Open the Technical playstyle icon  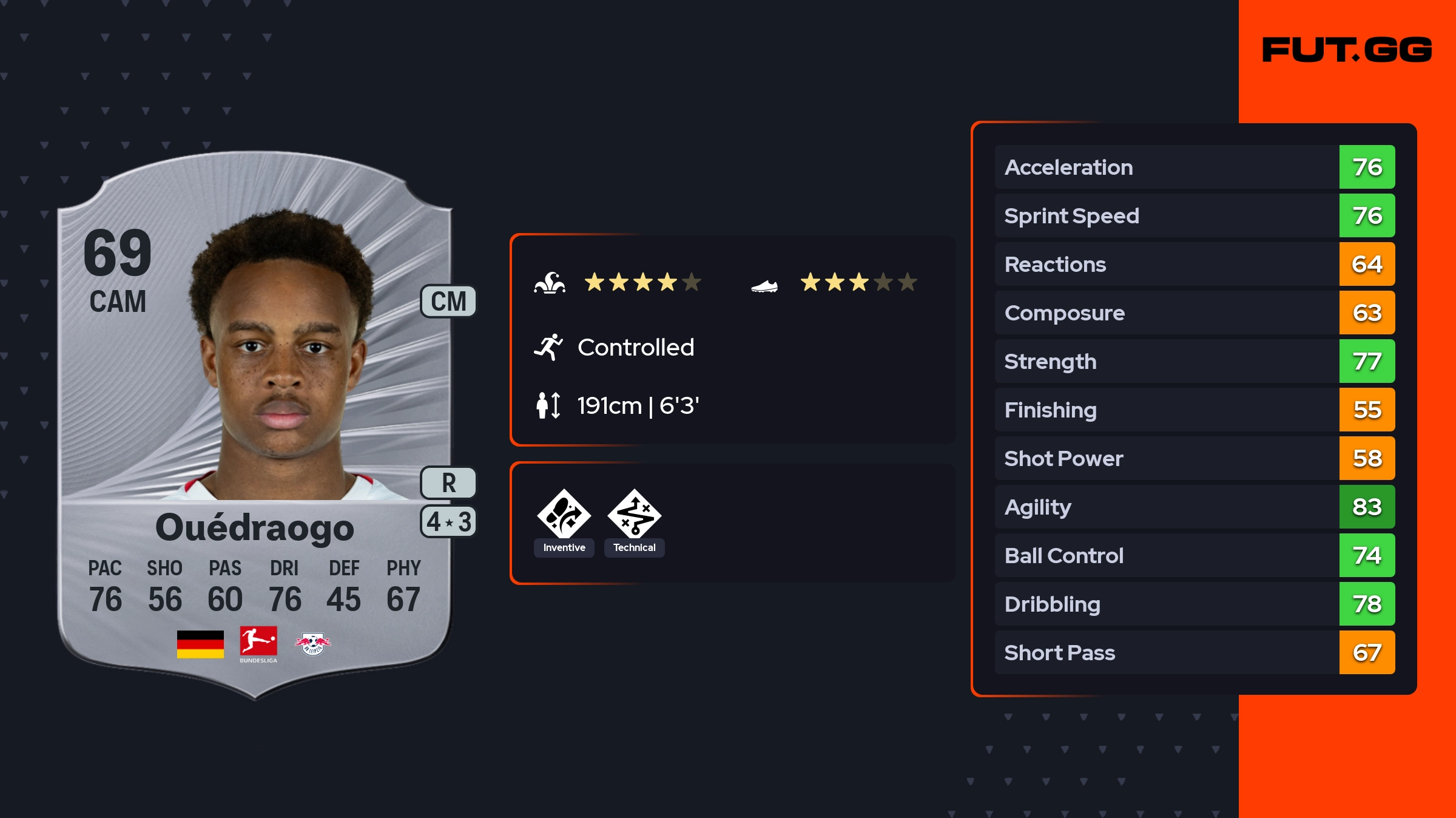tap(634, 515)
